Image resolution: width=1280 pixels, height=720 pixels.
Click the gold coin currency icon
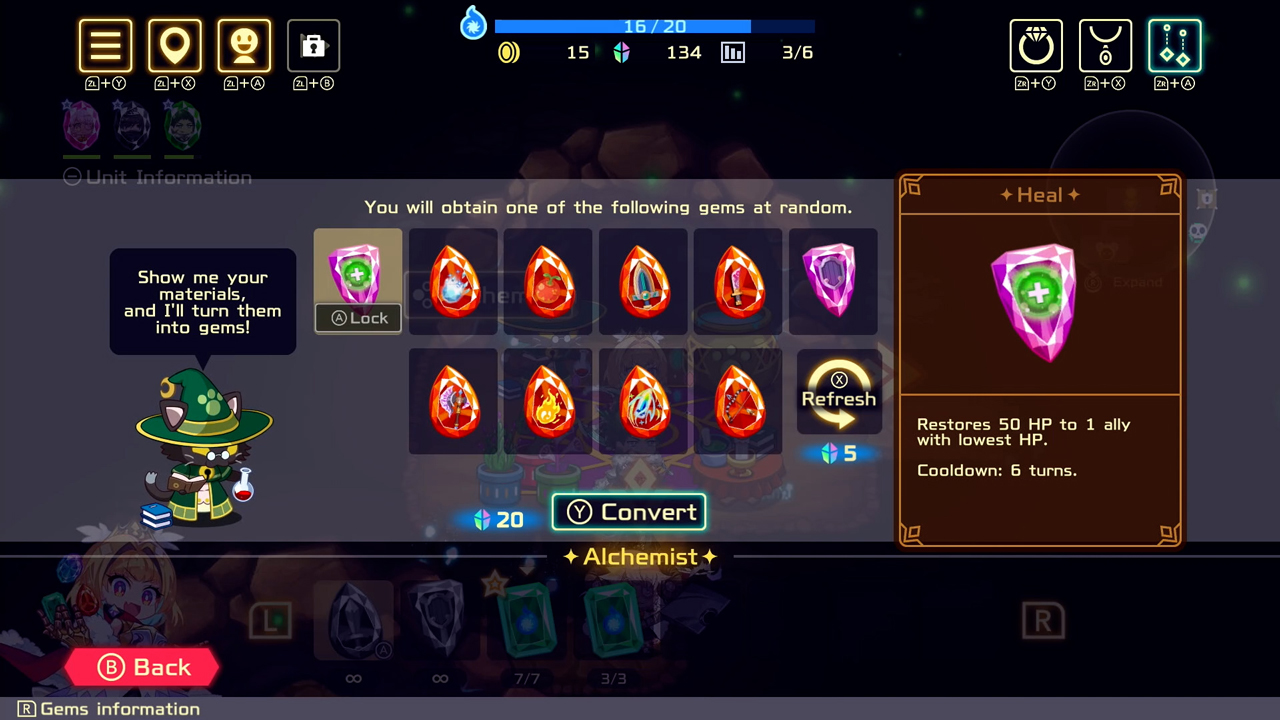[508, 53]
